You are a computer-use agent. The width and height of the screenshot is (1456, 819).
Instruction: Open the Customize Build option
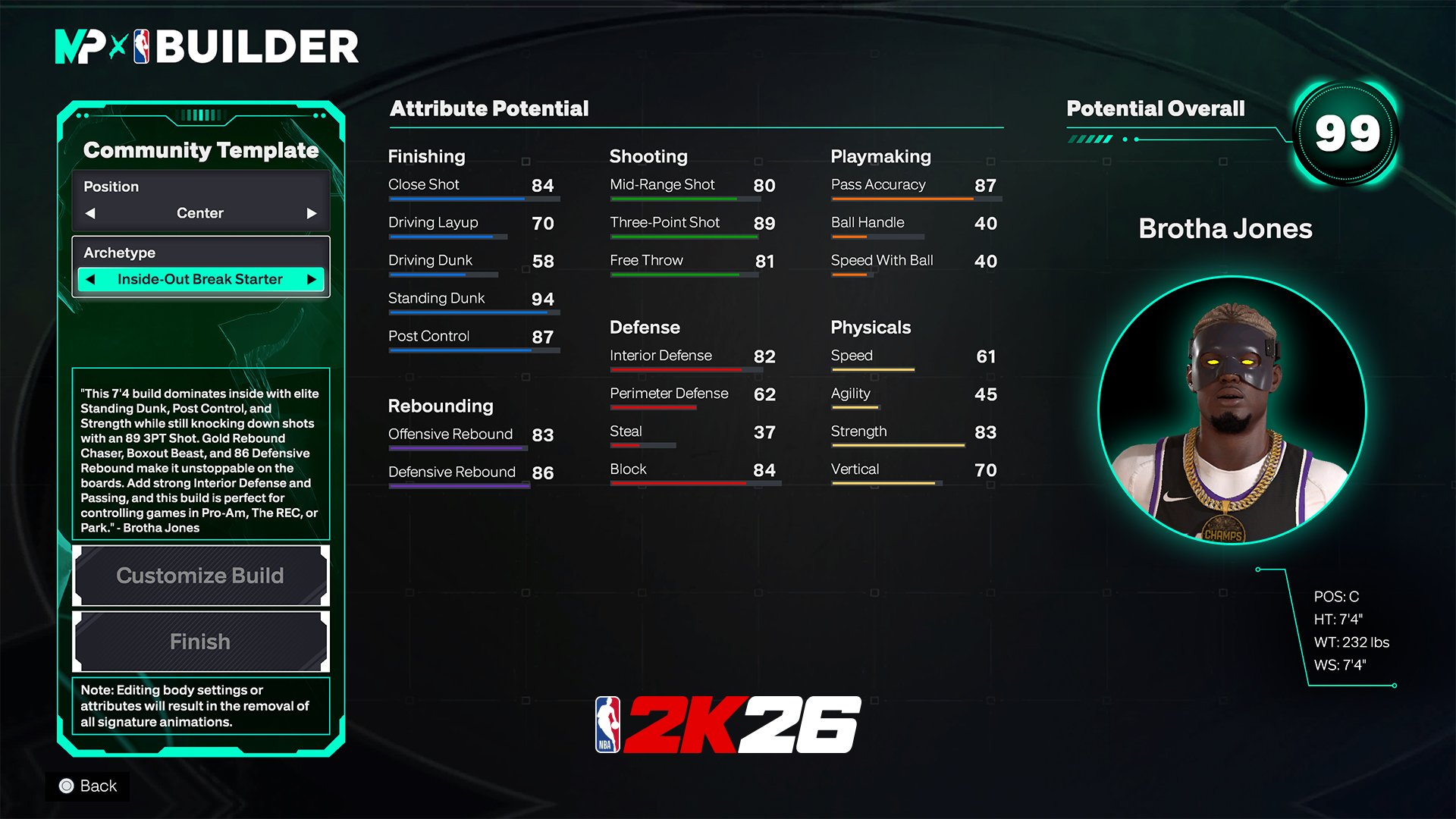click(x=200, y=576)
